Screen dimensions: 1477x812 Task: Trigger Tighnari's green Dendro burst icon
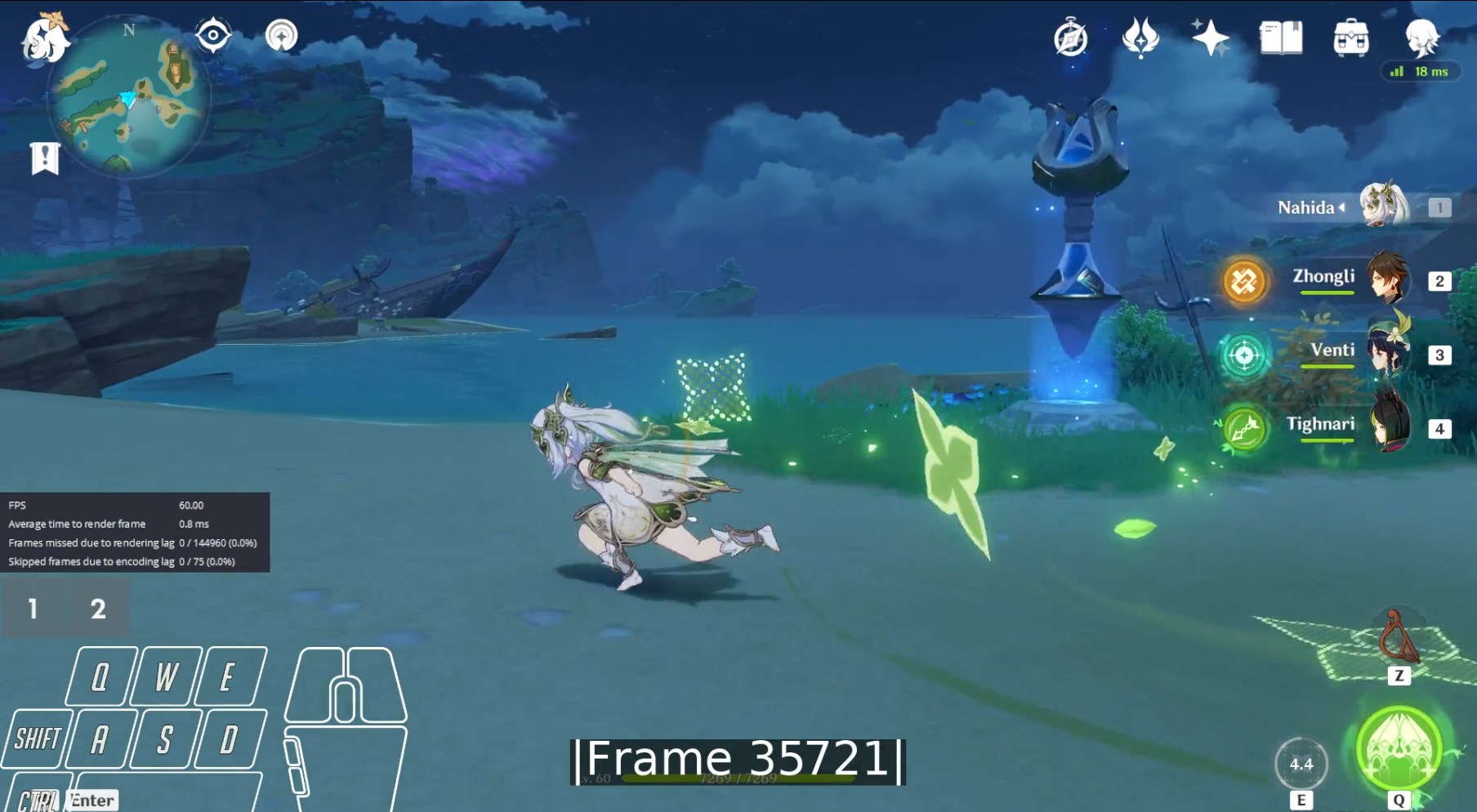coord(1244,428)
